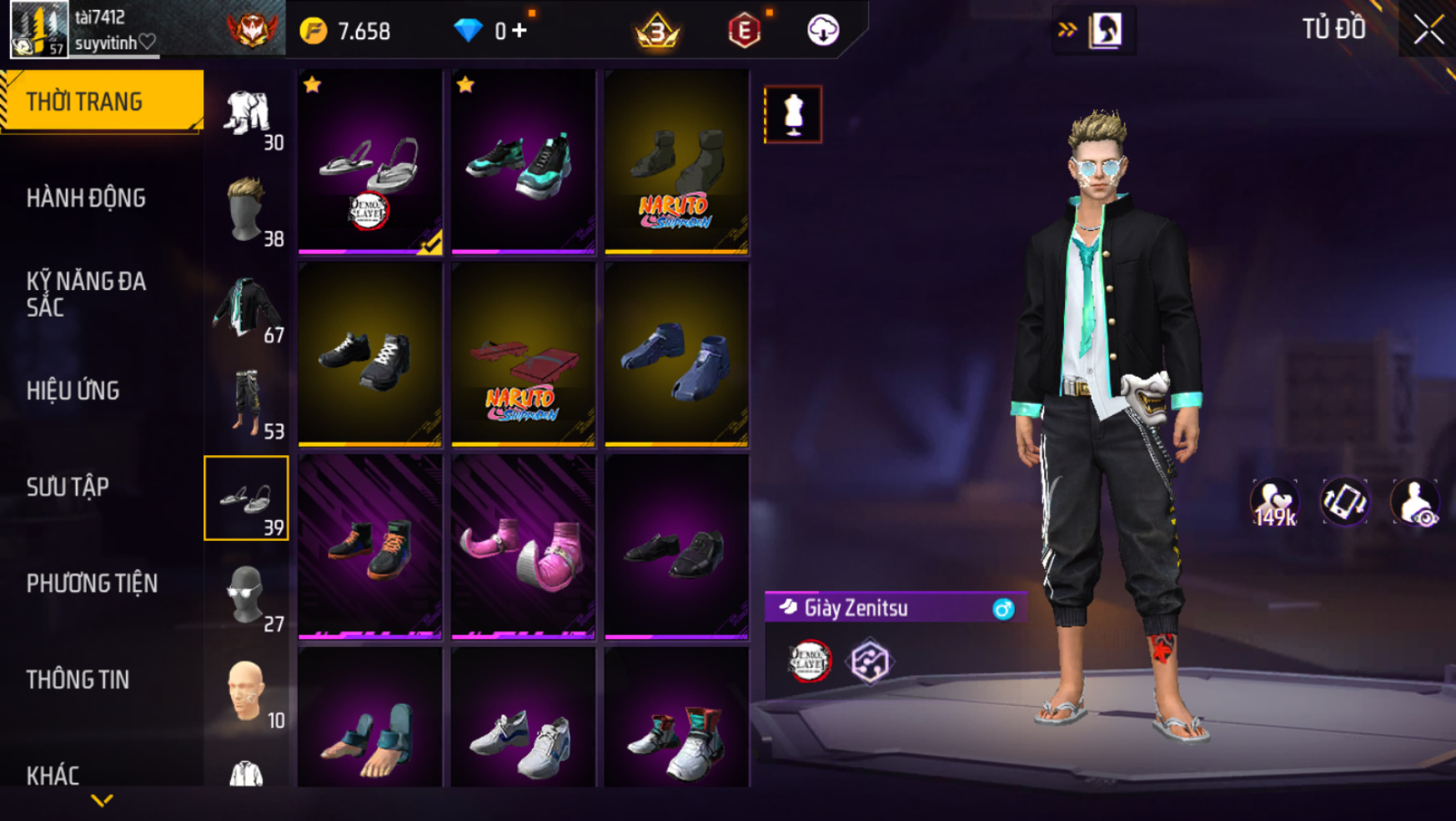The width and height of the screenshot is (1456, 821).
Task: Show the head hair category
Action: coord(247,210)
